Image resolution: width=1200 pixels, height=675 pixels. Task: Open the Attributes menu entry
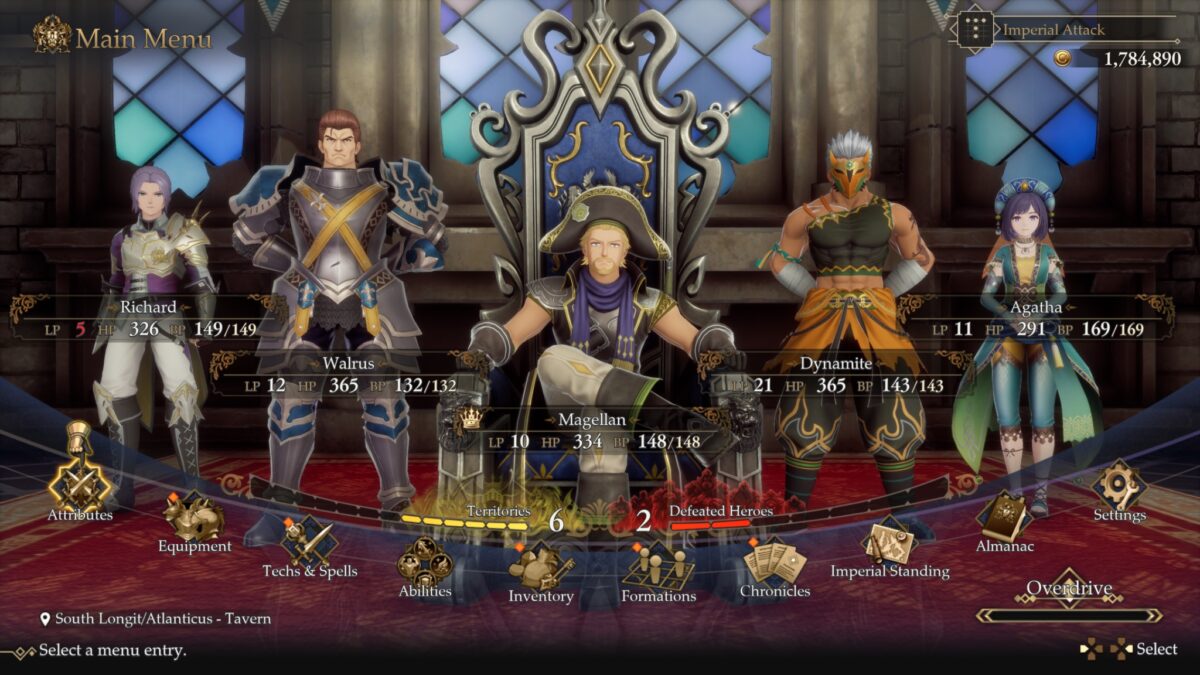80,487
